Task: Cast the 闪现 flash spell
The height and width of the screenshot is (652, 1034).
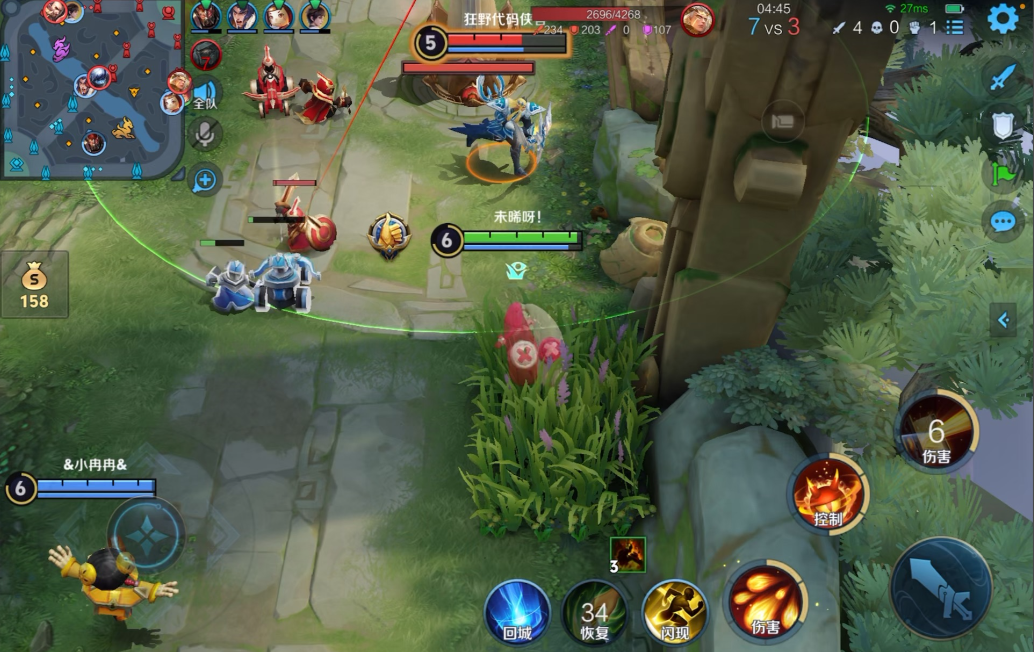Action: pyautogui.click(x=674, y=610)
